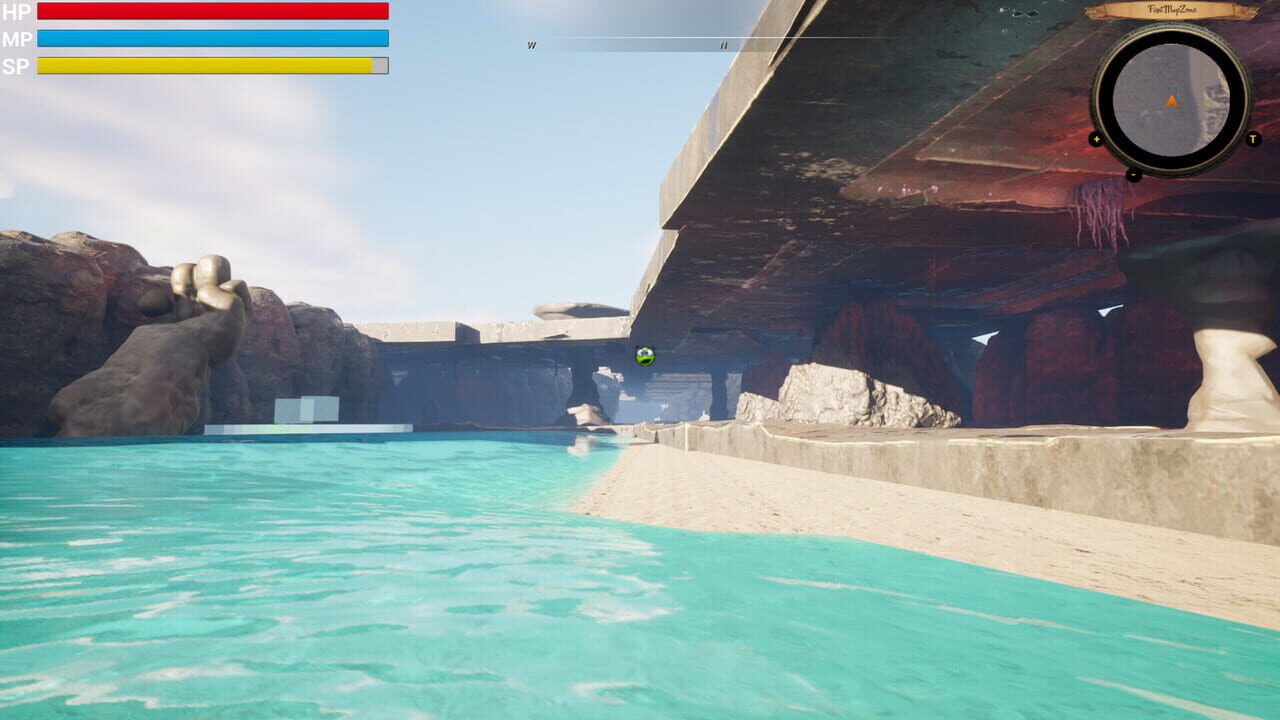This screenshot has width=1280, height=720.
Task: Select the T icon beside the minimap
Action: (x=1252, y=139)
